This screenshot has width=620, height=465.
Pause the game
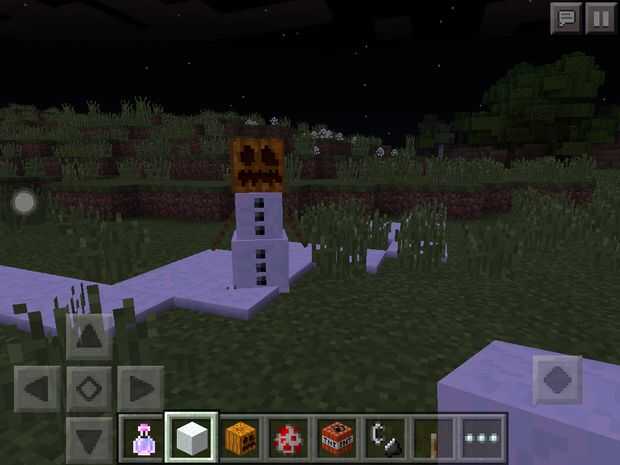(598, 17)
